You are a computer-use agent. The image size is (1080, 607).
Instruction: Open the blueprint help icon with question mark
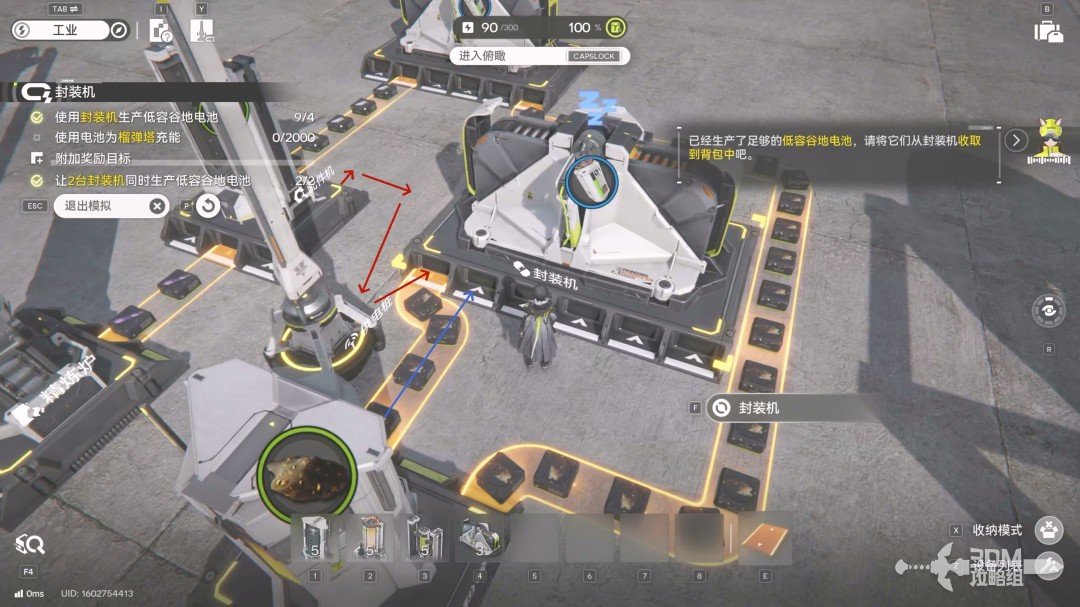click(159, 31)
